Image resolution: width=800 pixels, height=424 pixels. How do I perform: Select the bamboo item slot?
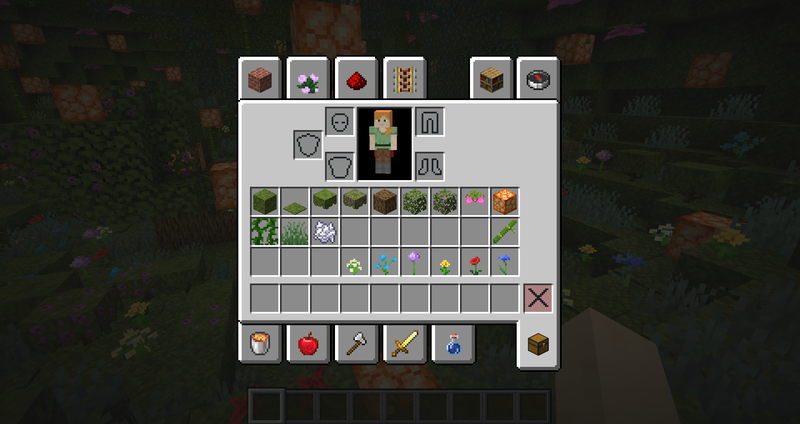[505, 232]
